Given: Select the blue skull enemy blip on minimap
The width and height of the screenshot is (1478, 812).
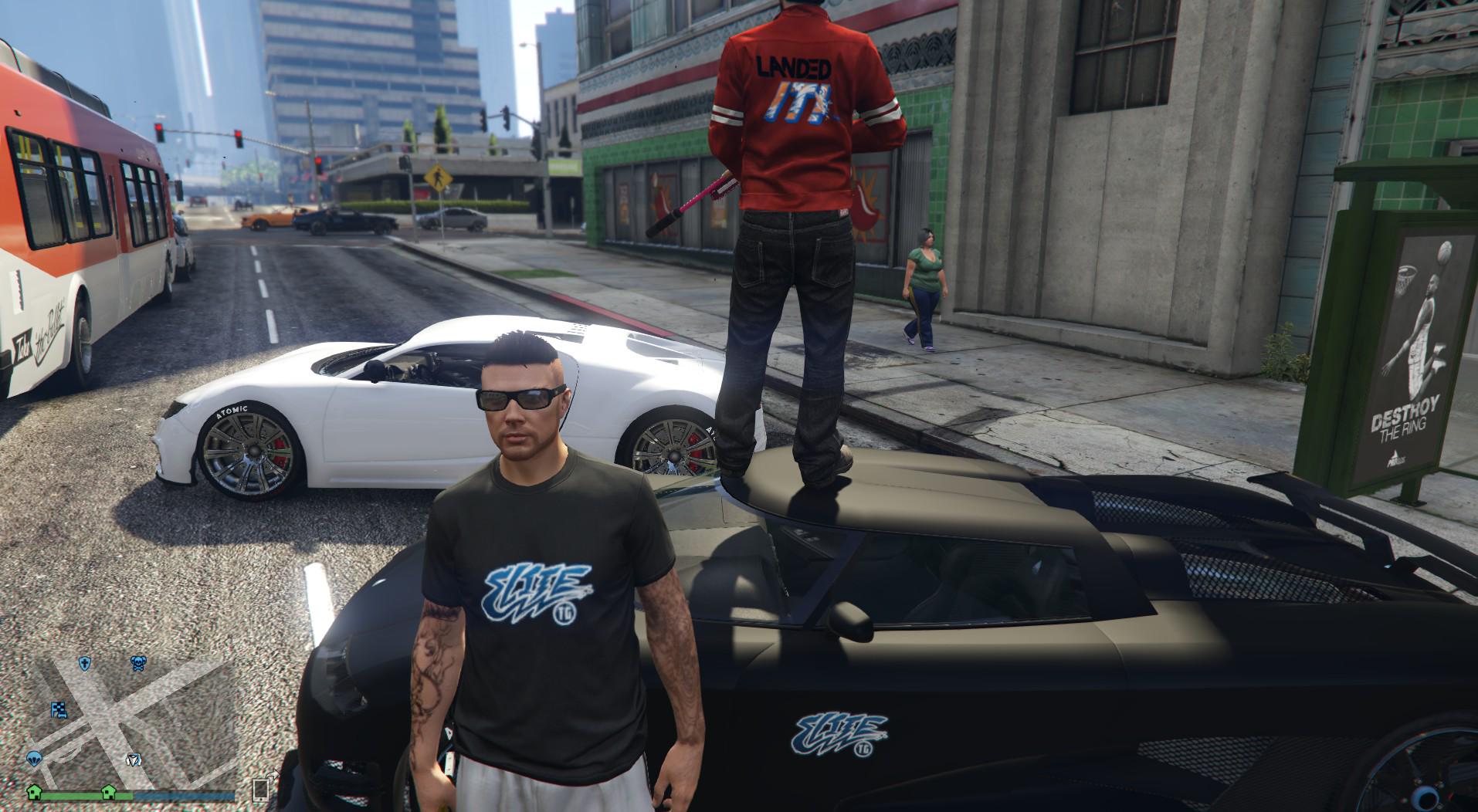Looking at the screenshot, I should [x=138, y=664].
